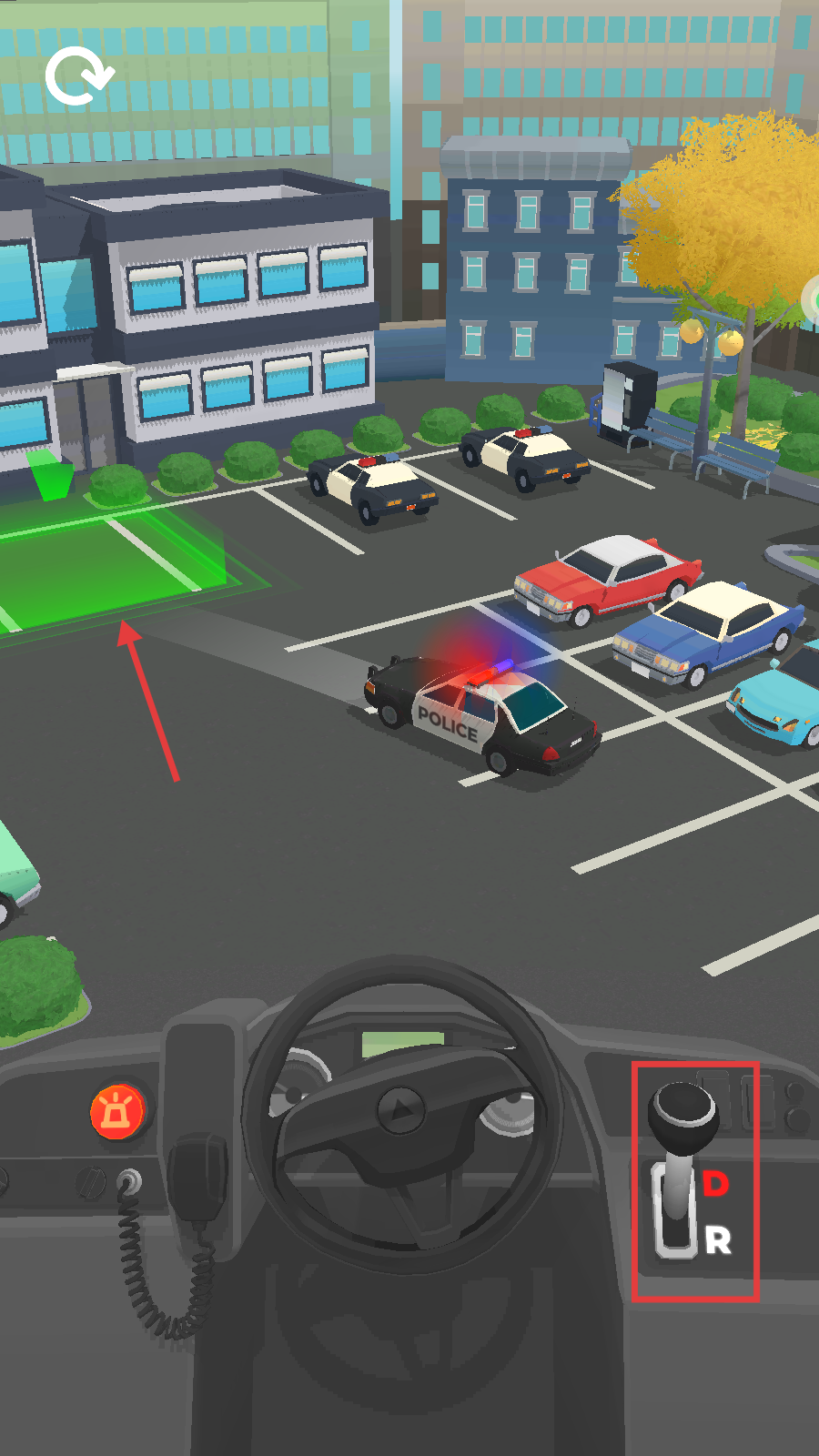Activate the red police siren button
Viewport: 819px width, 1456px height.
118,1112
